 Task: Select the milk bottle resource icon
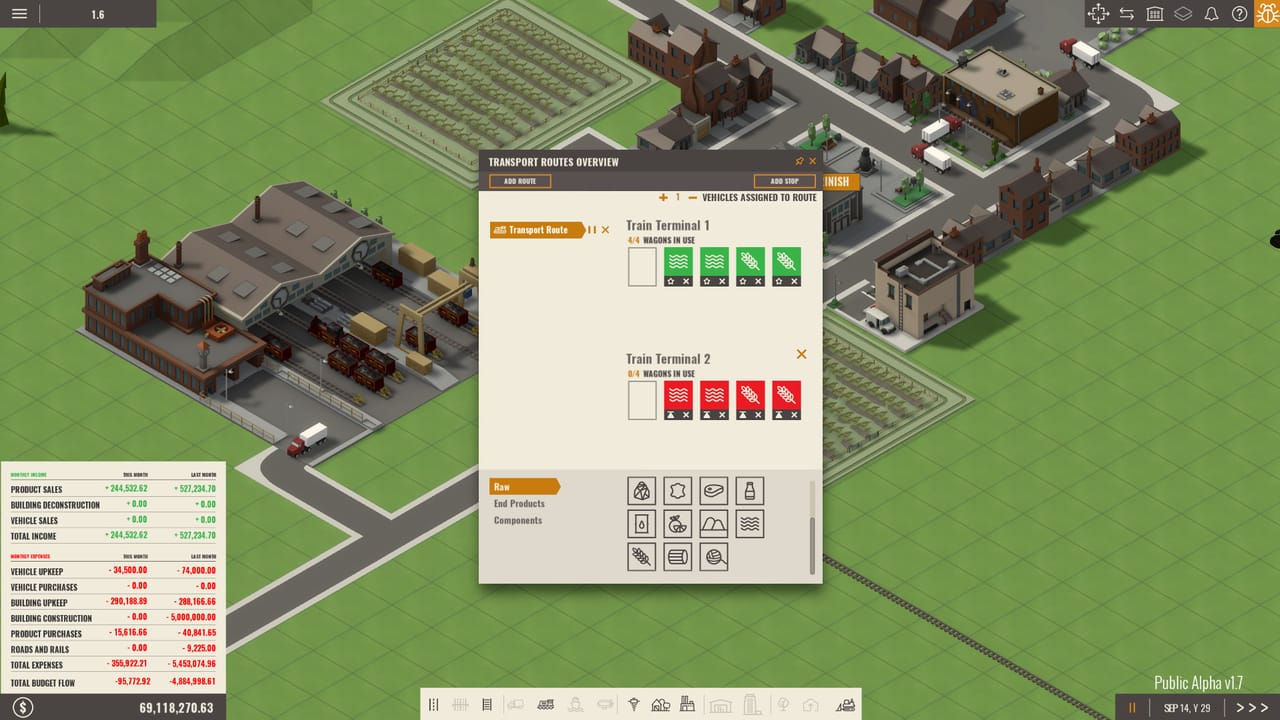click(x=750, y=490)
